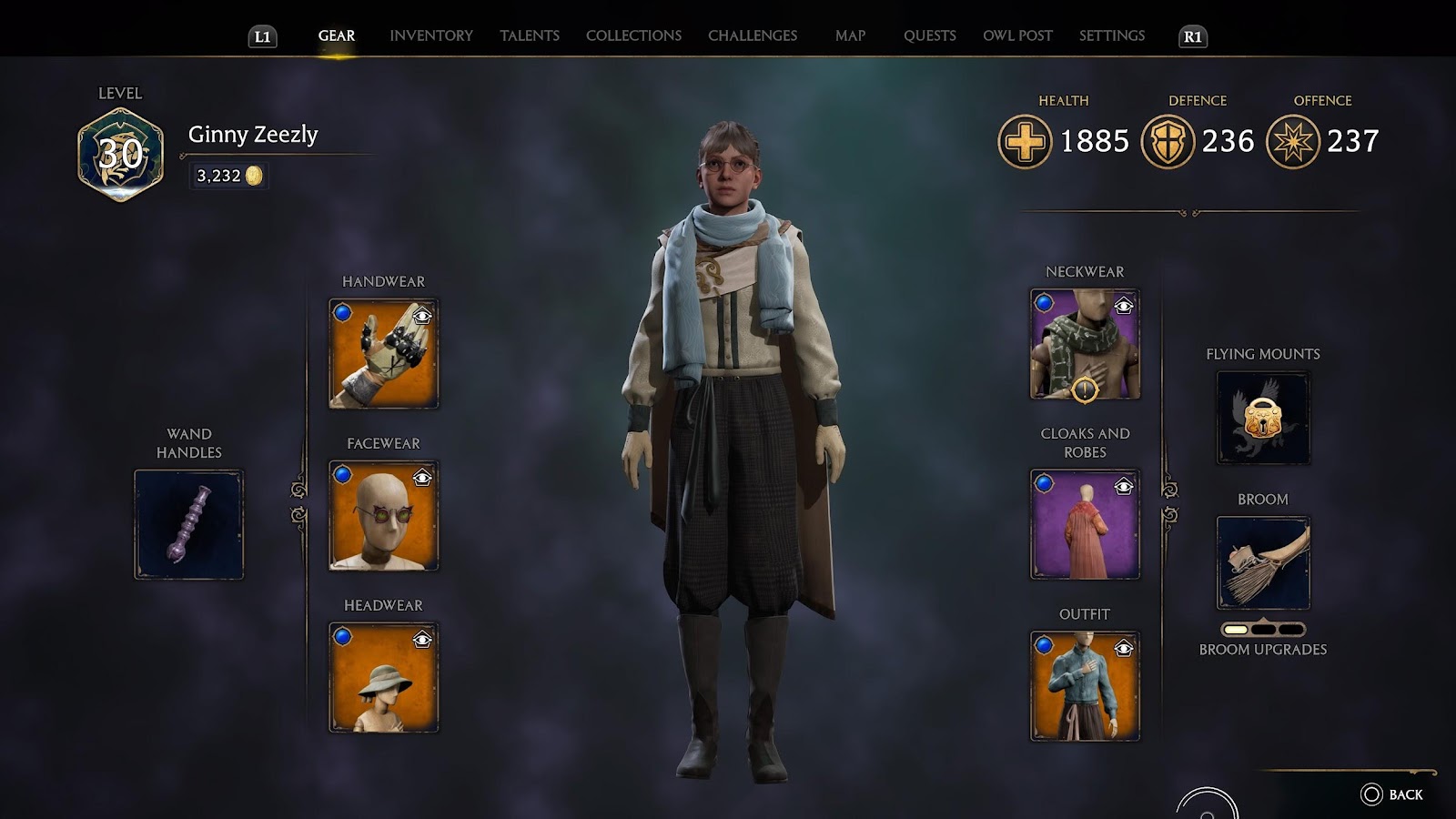
Task: Go to the Collections tab
Action: coord(633,35)
